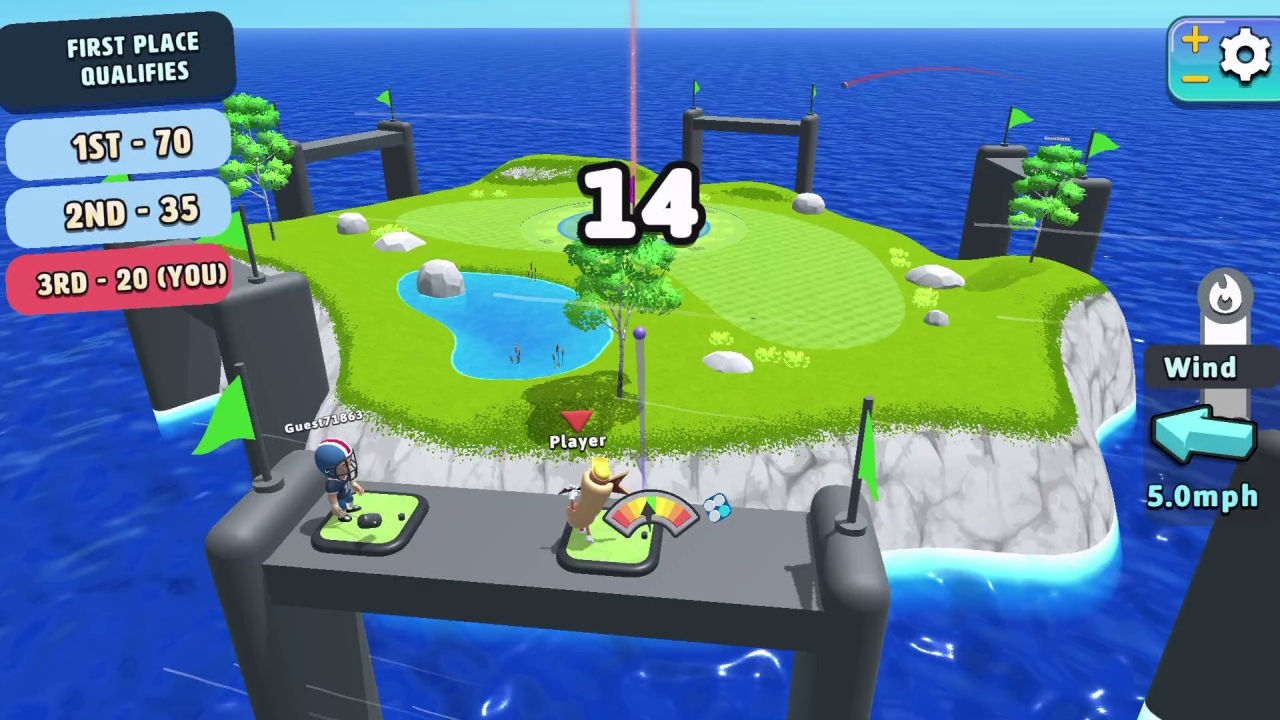The image size is (1280, 720).
Task: Adjust the semicircular power meter
Action: tap(650, 510)
